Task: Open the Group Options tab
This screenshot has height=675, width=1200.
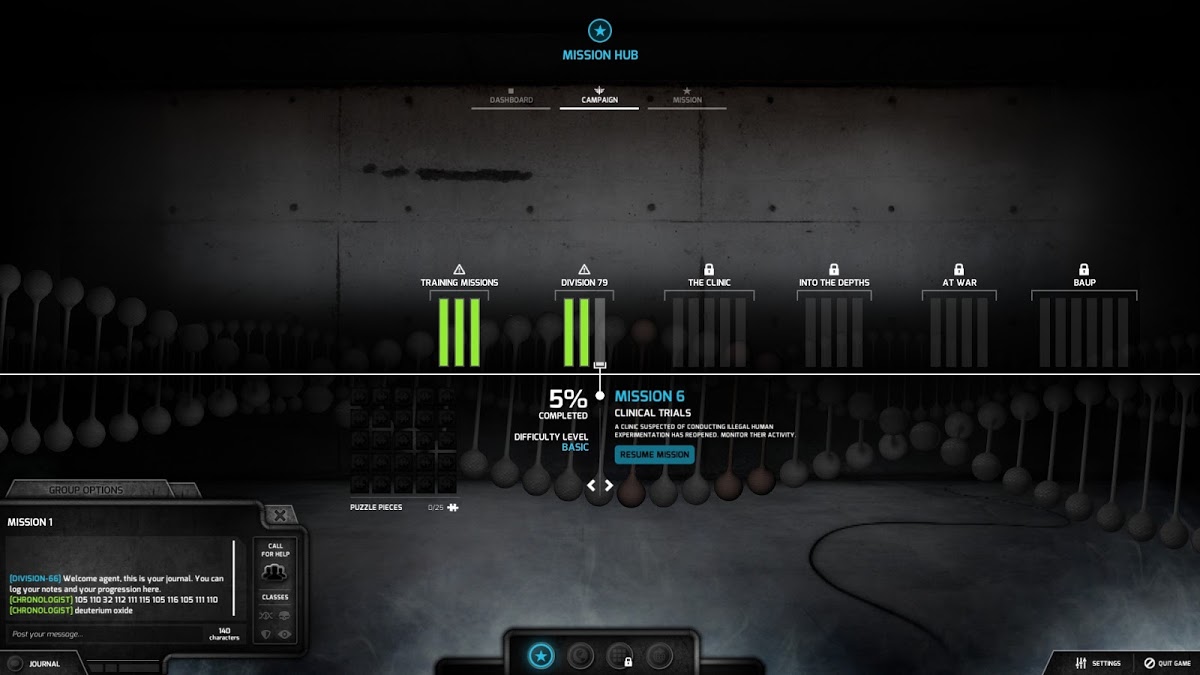Action: (86, 490)
